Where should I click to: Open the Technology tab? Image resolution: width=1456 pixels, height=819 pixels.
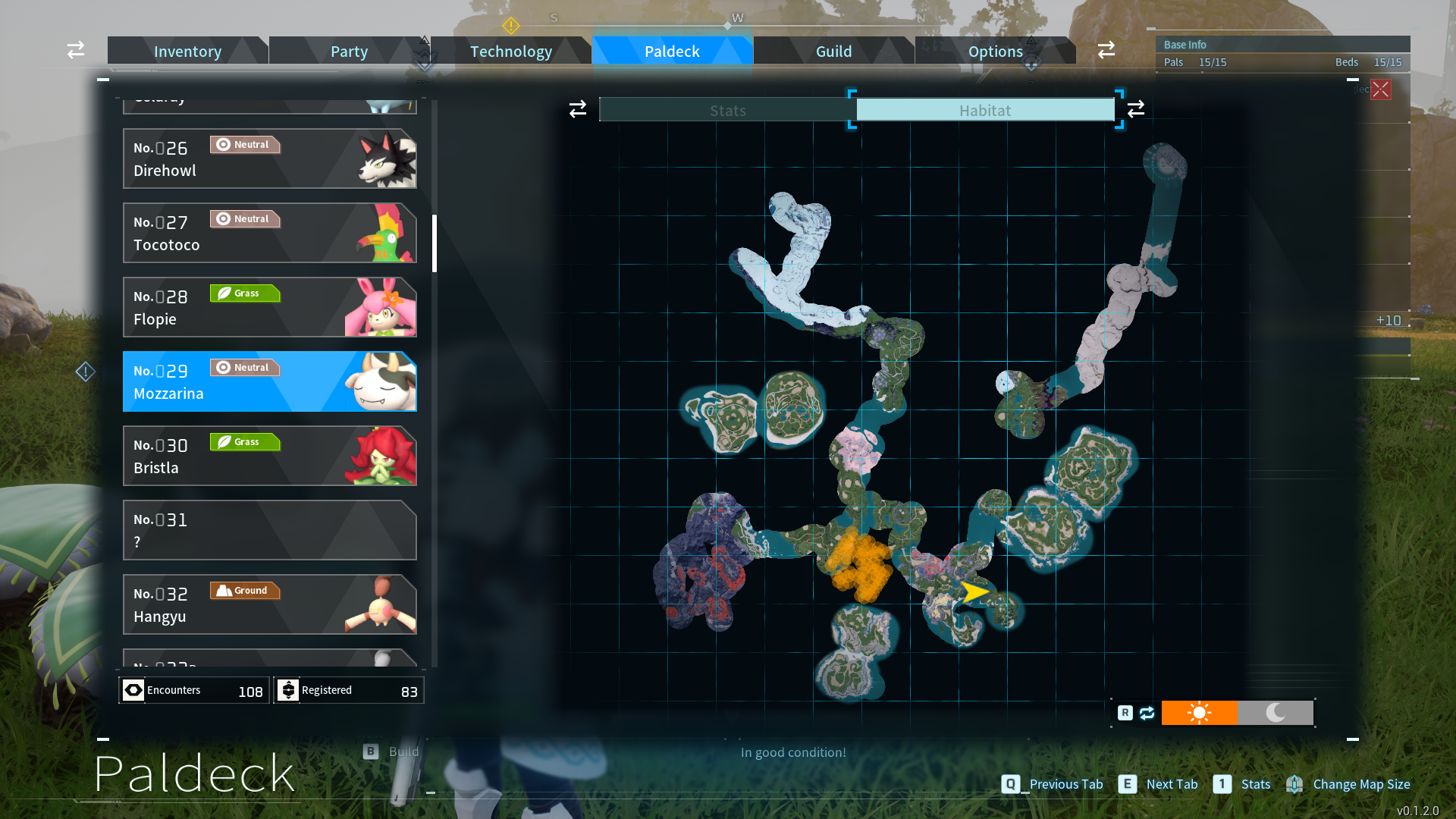click(510, 51)
